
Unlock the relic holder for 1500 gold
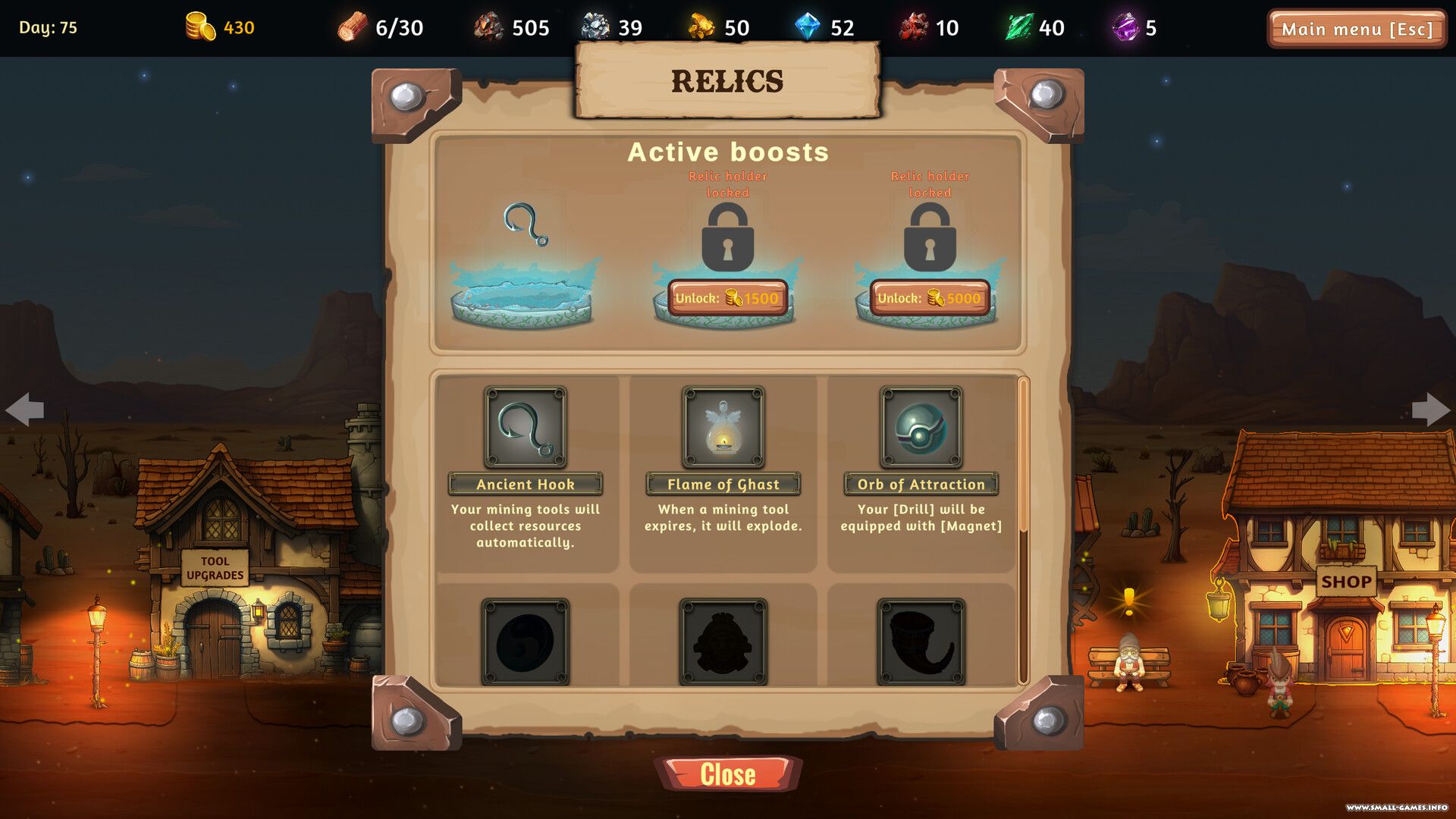pyautogui.click(x=727, y=298)
